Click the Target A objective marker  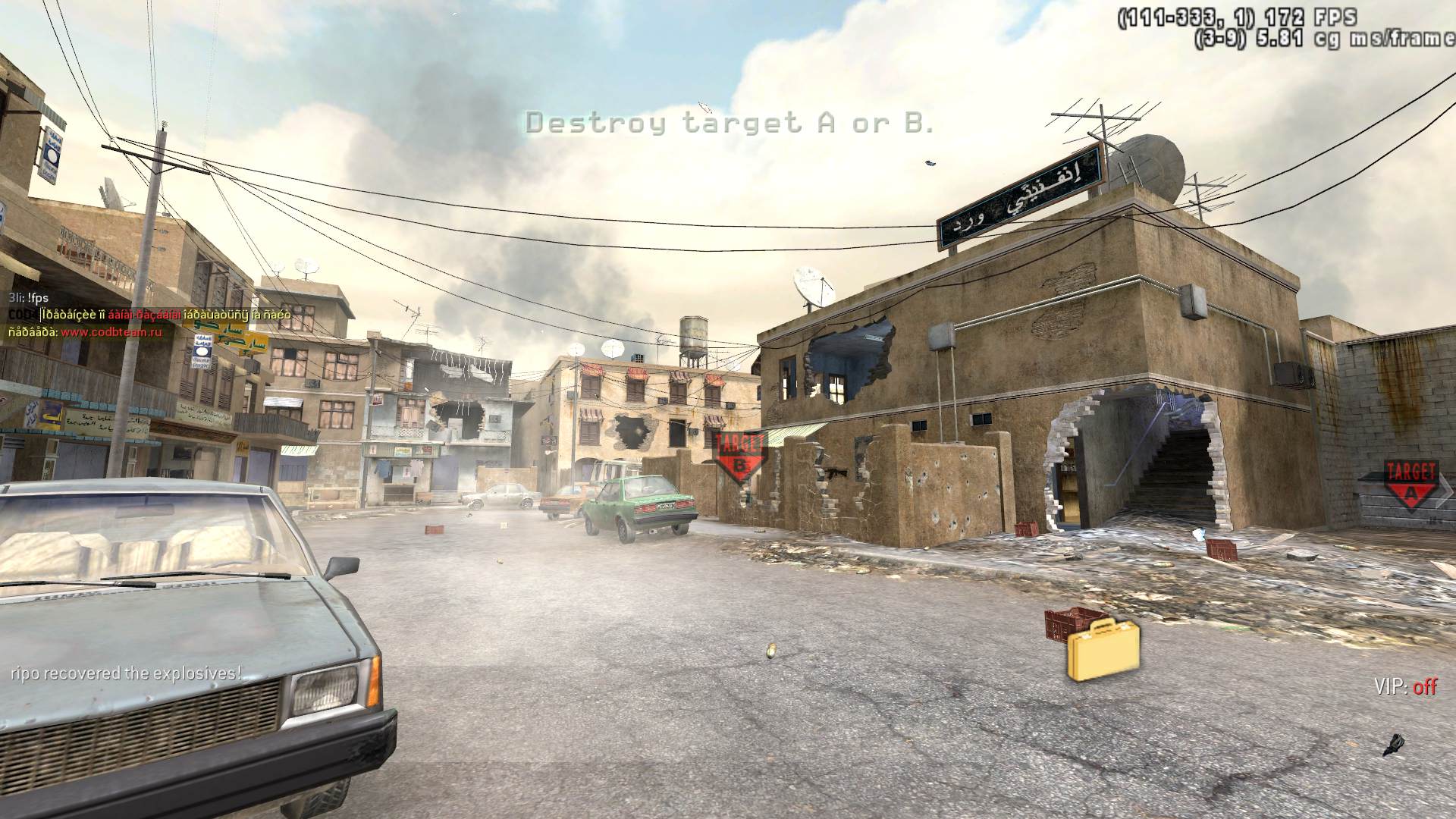[1410, 484]
